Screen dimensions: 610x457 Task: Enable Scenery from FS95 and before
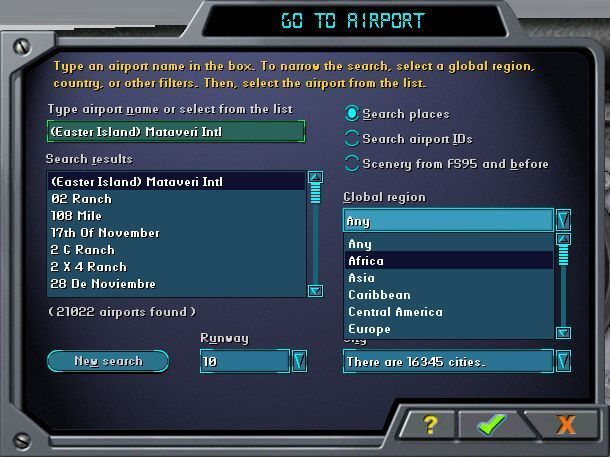[352, 163]
